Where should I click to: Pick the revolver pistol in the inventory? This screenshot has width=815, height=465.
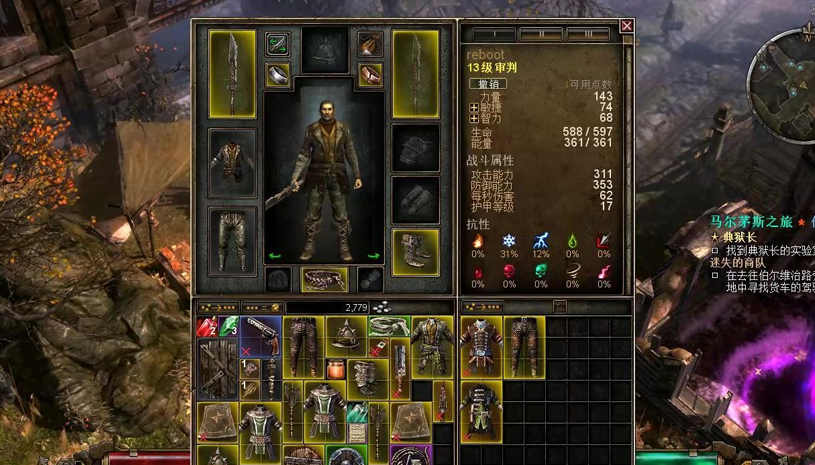pos(261,332)
